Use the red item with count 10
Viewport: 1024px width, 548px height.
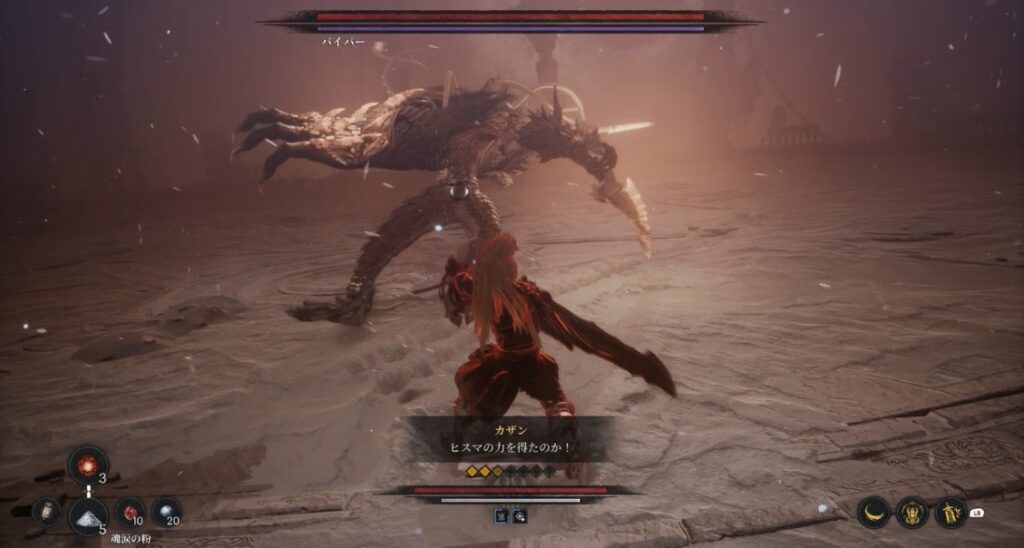point(130,512)
